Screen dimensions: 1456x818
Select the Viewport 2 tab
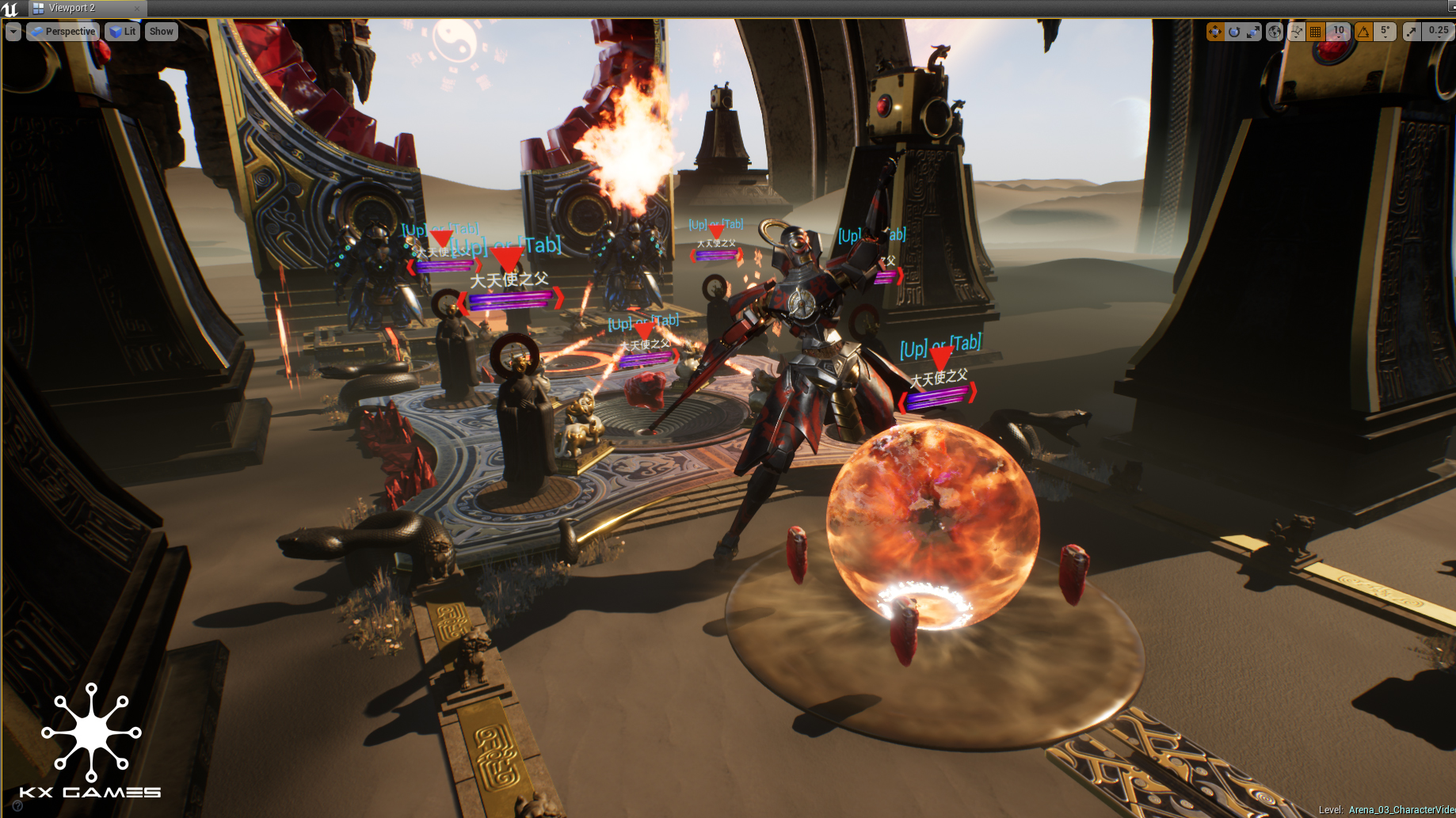[71, 9]
